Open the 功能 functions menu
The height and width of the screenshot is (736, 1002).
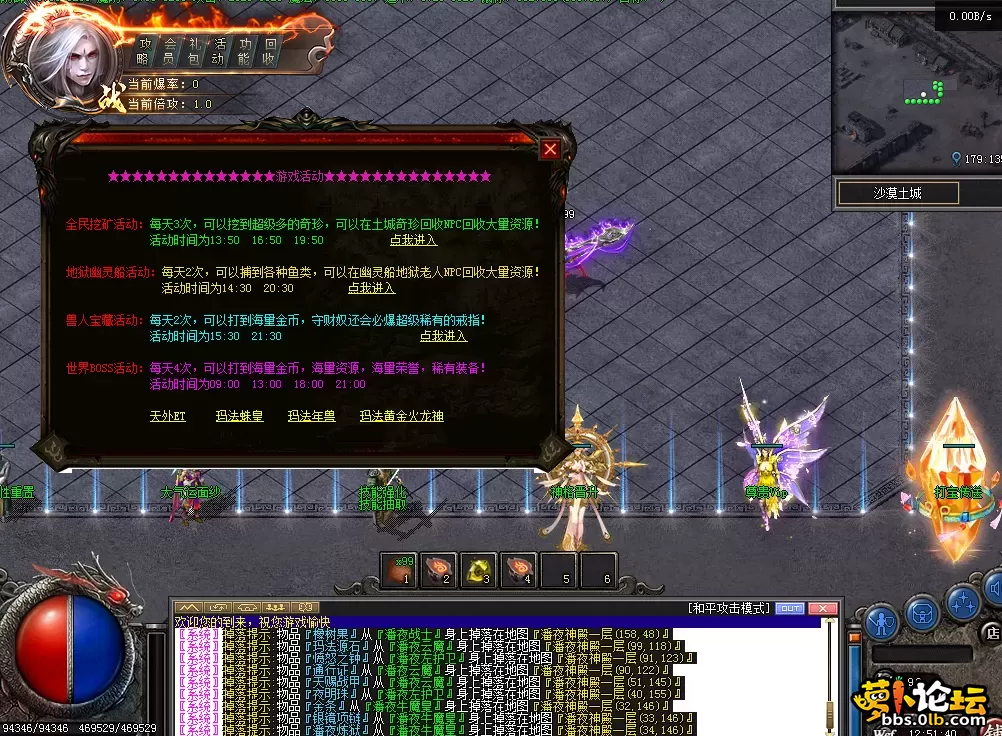(x=245, y=51)
